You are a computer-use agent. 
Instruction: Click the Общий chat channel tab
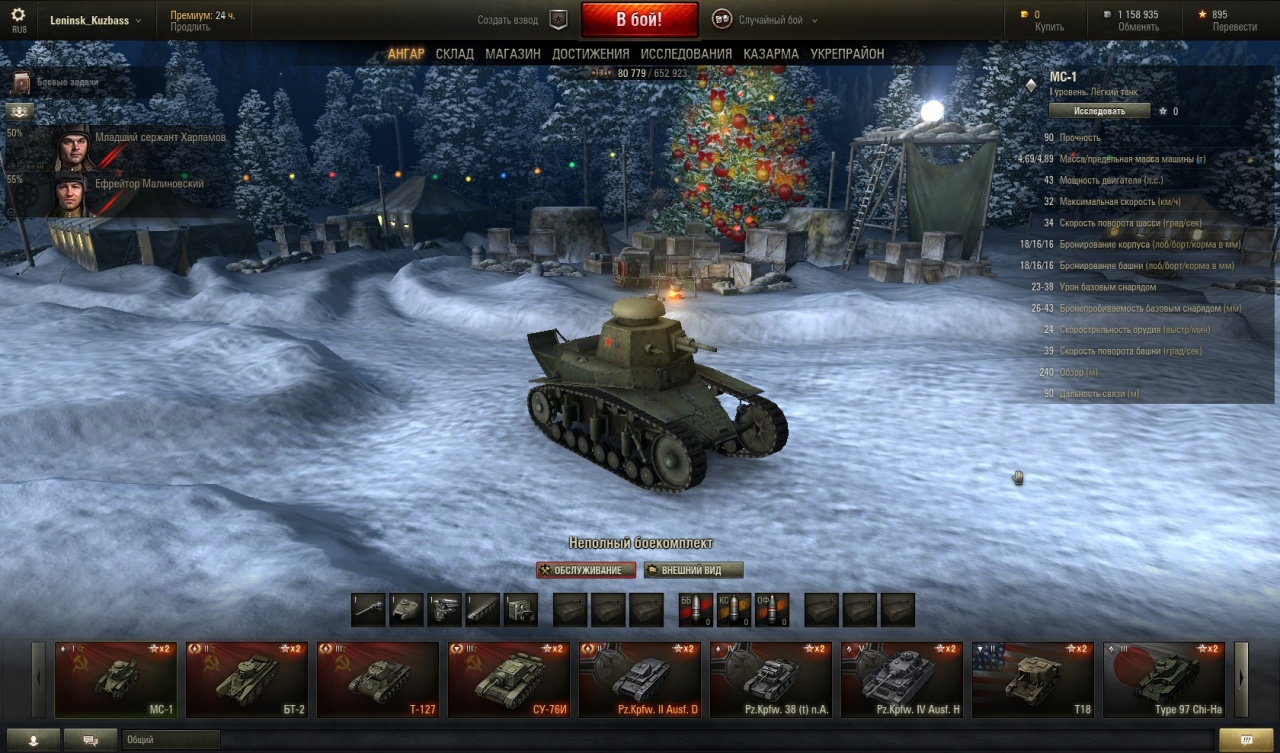170,740
